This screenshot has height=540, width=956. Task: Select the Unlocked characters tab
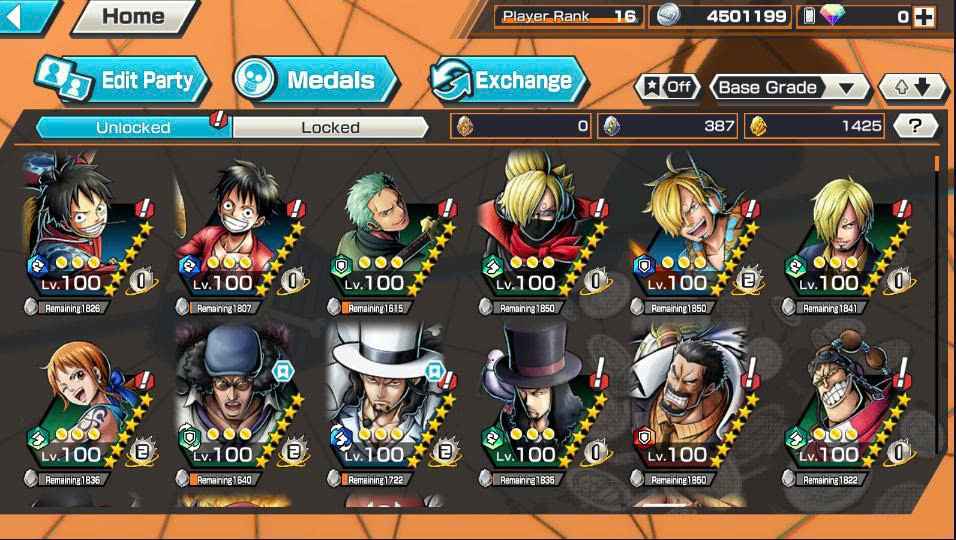[x=133, y=127]
